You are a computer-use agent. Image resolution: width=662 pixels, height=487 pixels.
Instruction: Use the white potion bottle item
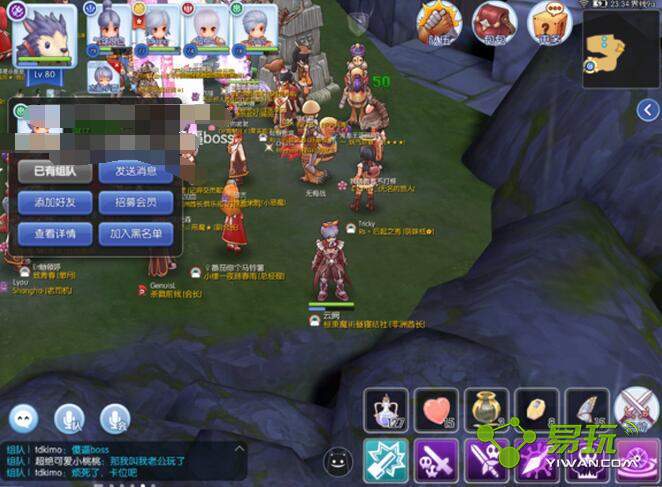pos(386,410)
